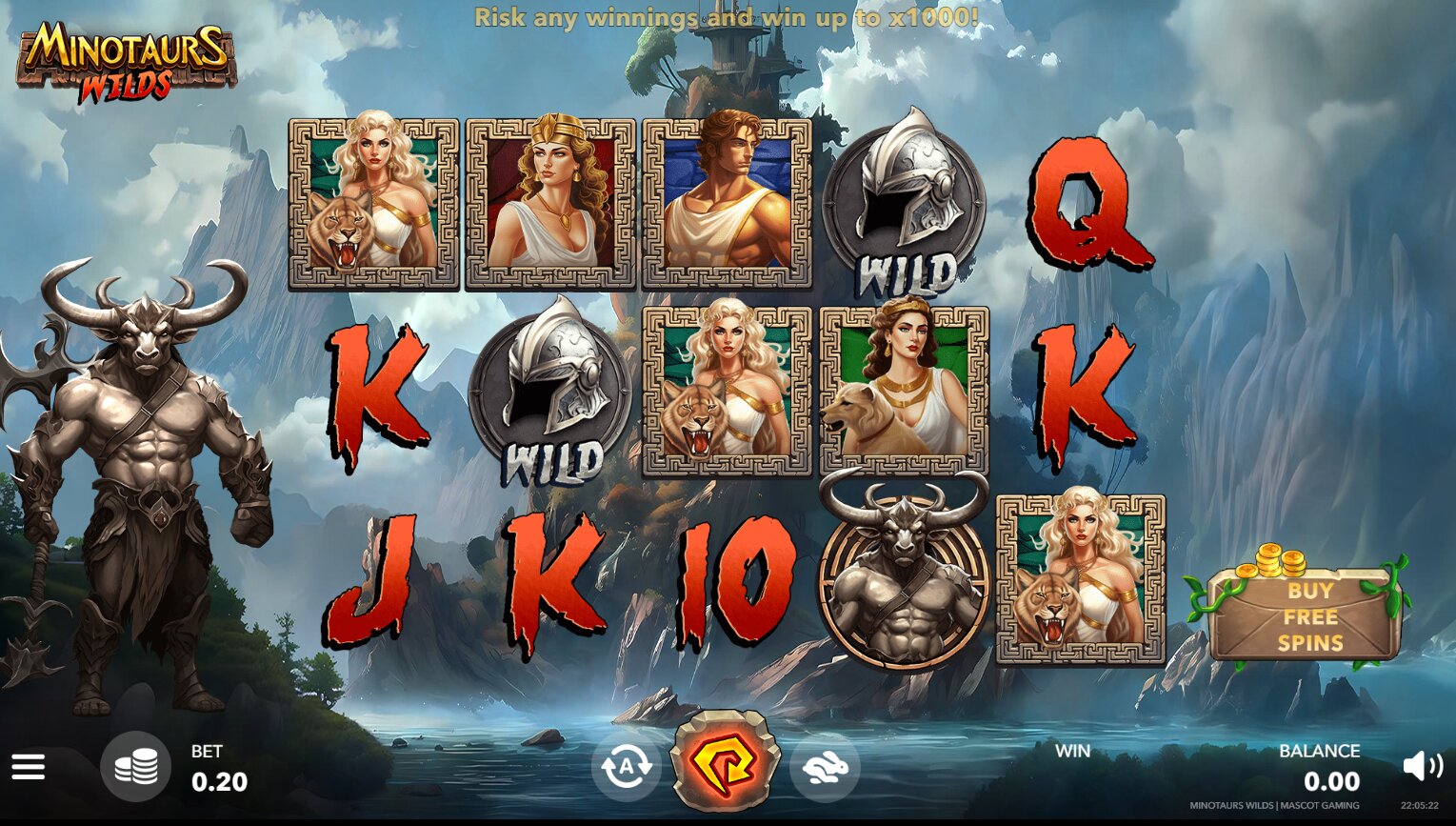Click the Buy Free Spins button
Image resolution: width=1456 pixels, height=826 pixels.
(1310, 617)
